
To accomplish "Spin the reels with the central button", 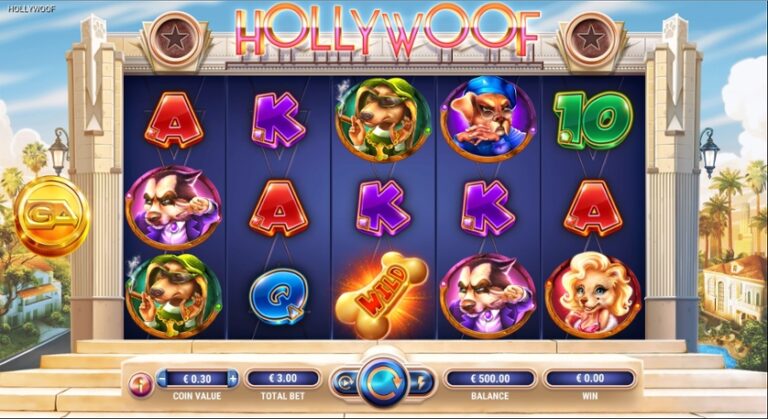I will click(x=383, y=380).
